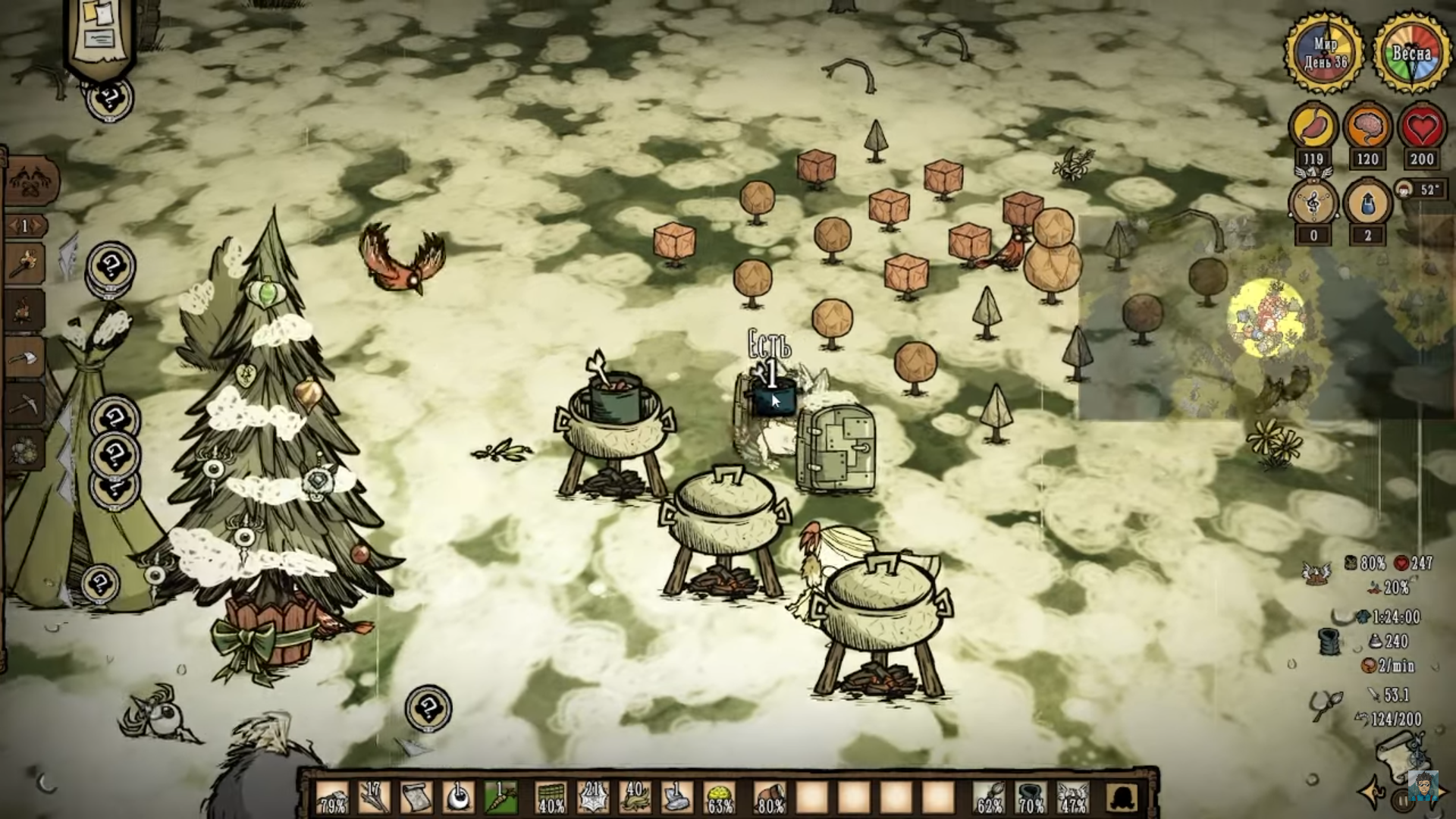
Task: Pause the game with the pause button
Action: tap(1401, 800)
